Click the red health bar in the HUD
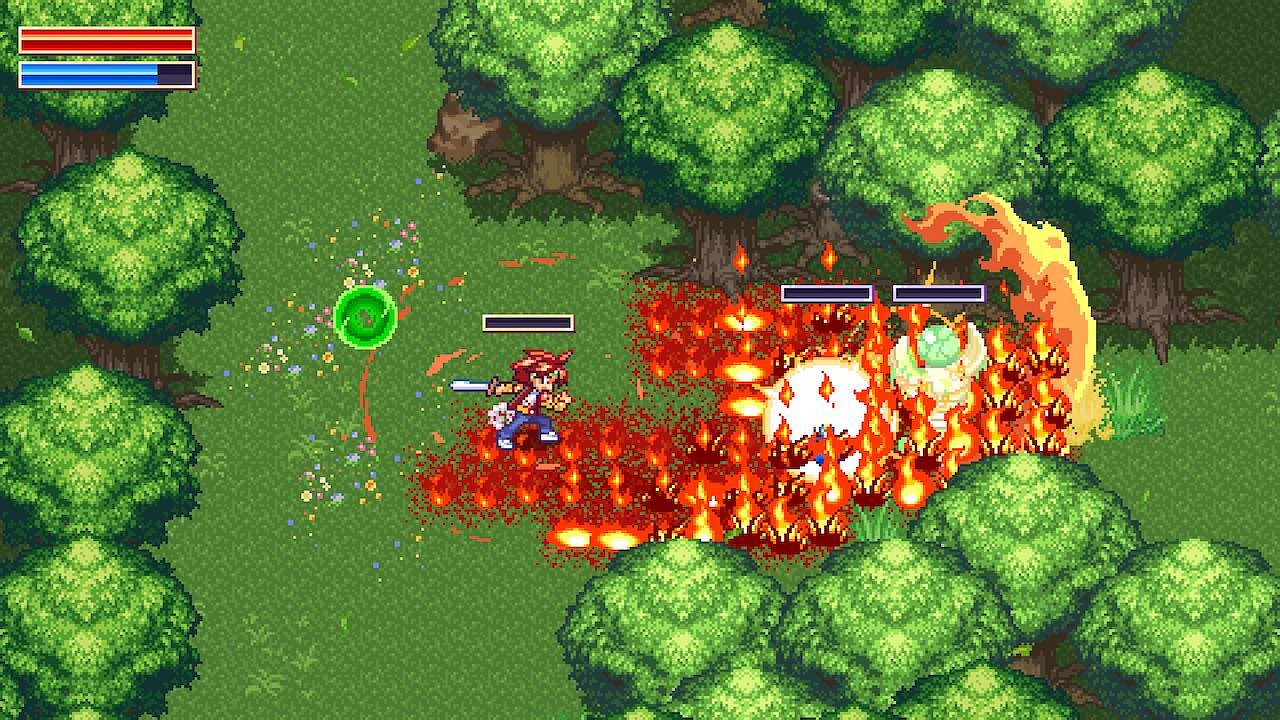Screen dimensions: 1280x720 (105, 40)
